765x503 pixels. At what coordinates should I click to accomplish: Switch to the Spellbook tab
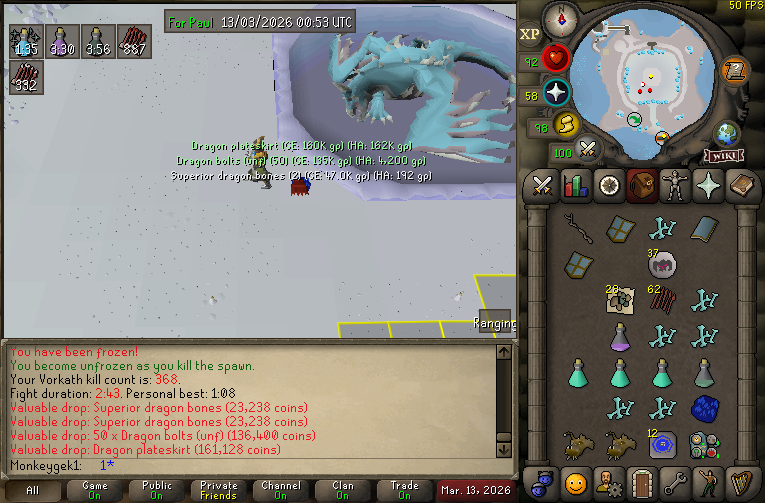740,186
